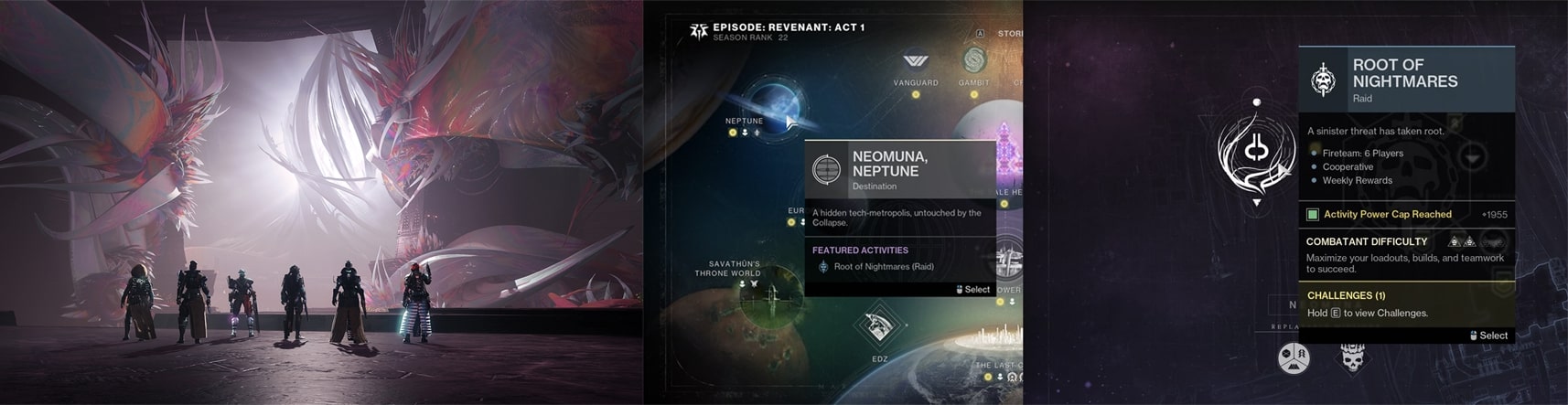Select the EDZ destination

(x=878, y=326)
